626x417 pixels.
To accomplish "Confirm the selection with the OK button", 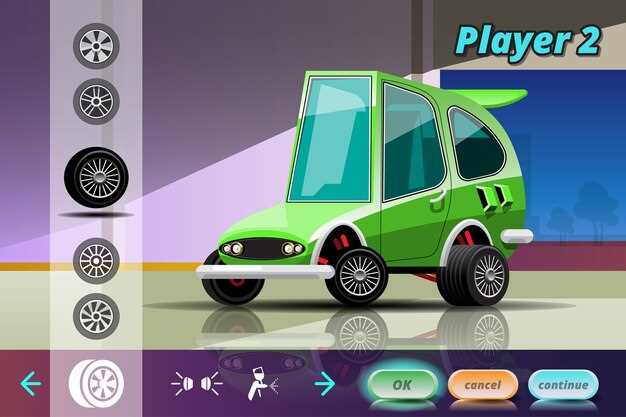I will click(x=402, y=384).
